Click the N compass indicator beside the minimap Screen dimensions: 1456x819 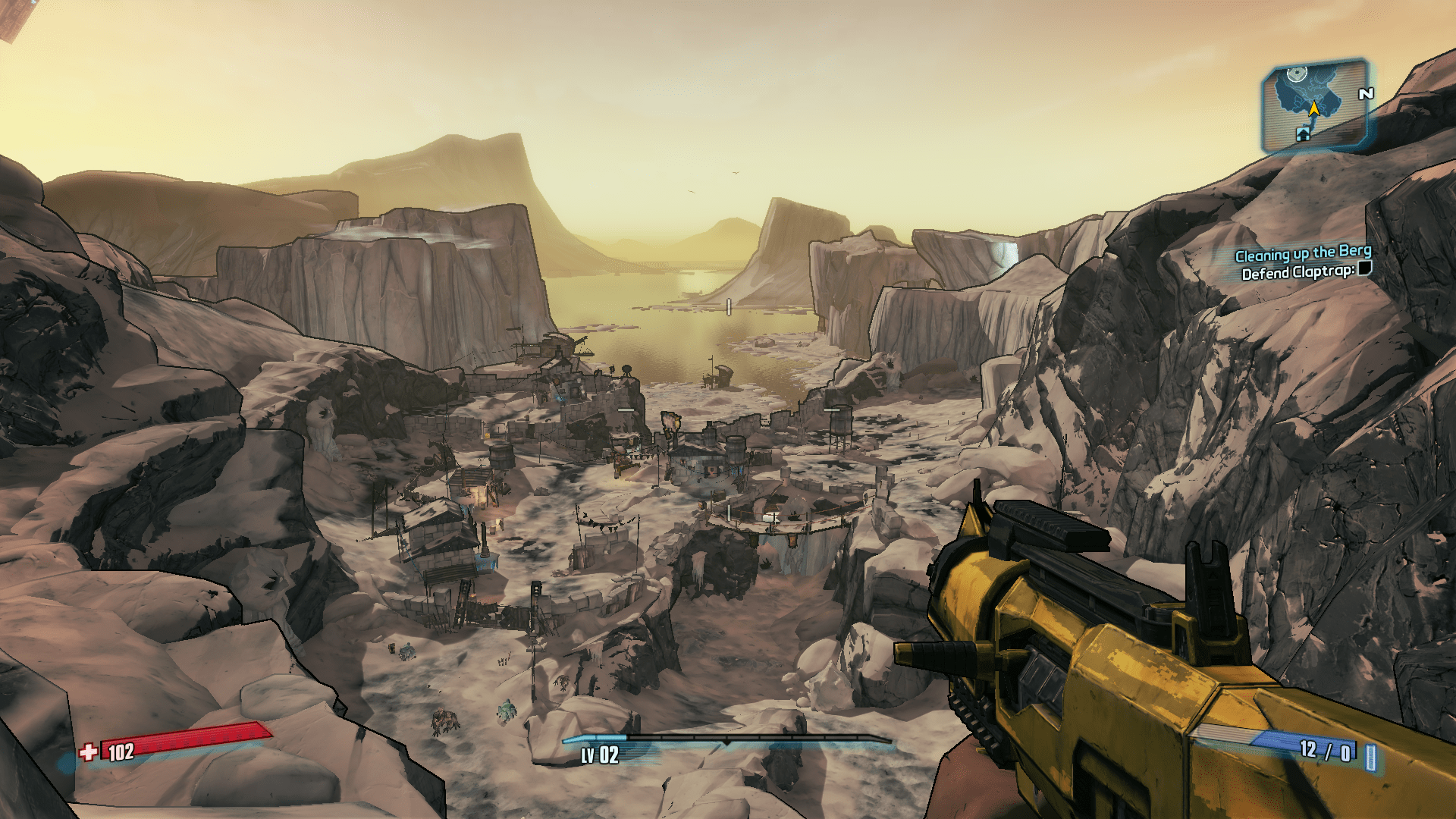(x=1365, y=93)
